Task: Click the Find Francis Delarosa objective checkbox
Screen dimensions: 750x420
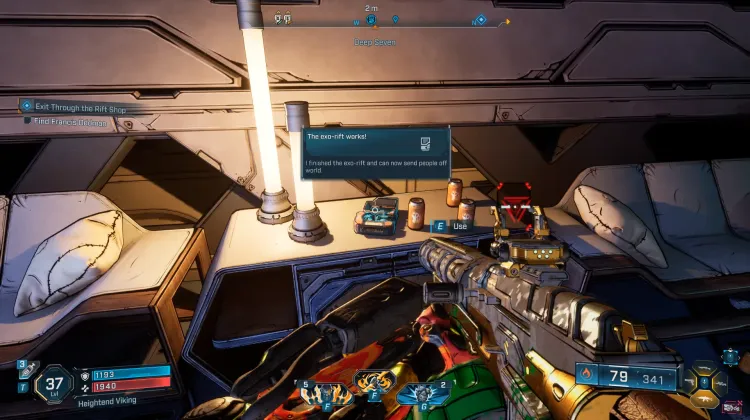Action: pyautogui.click(x=29, y=122)
